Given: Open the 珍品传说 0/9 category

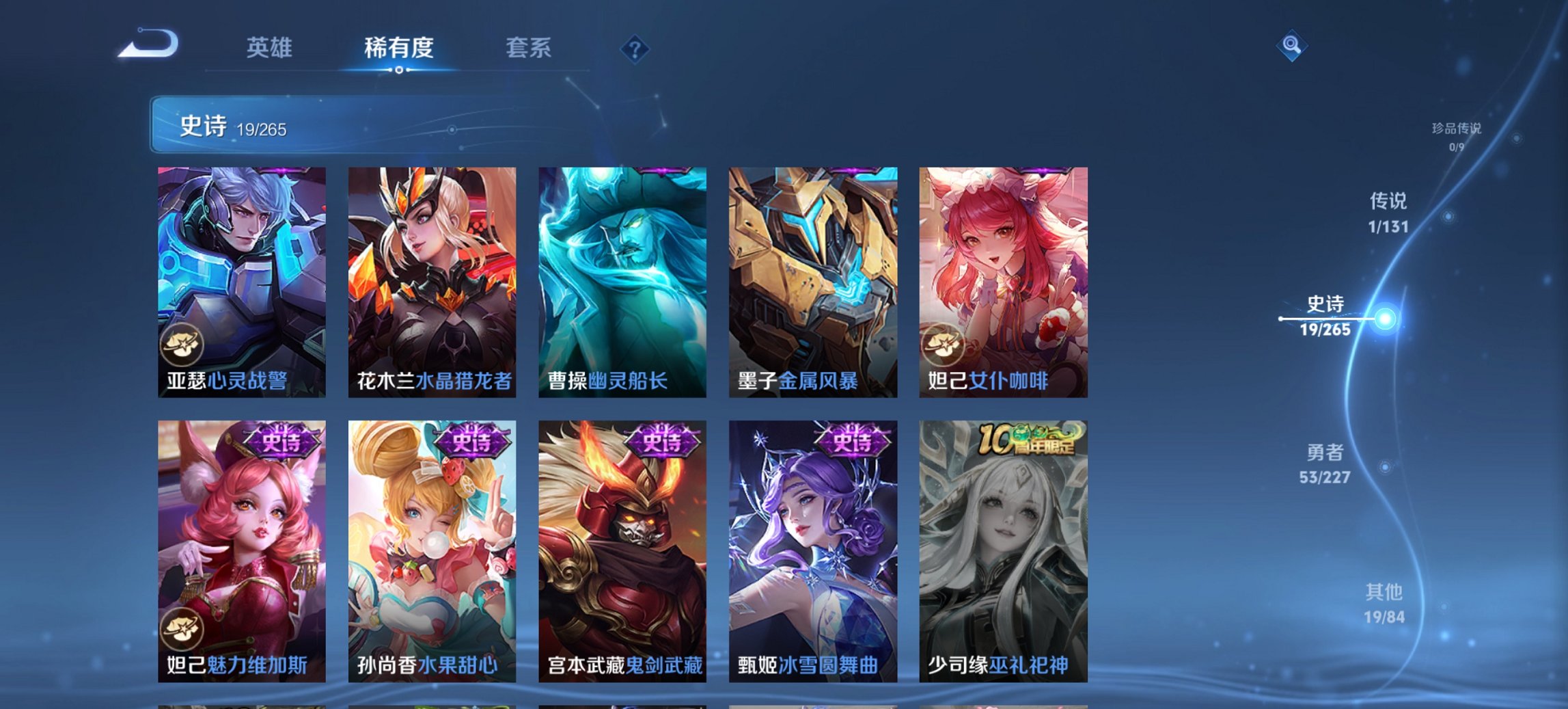Looking at the screenshot, I should (x=1455, y=133).
